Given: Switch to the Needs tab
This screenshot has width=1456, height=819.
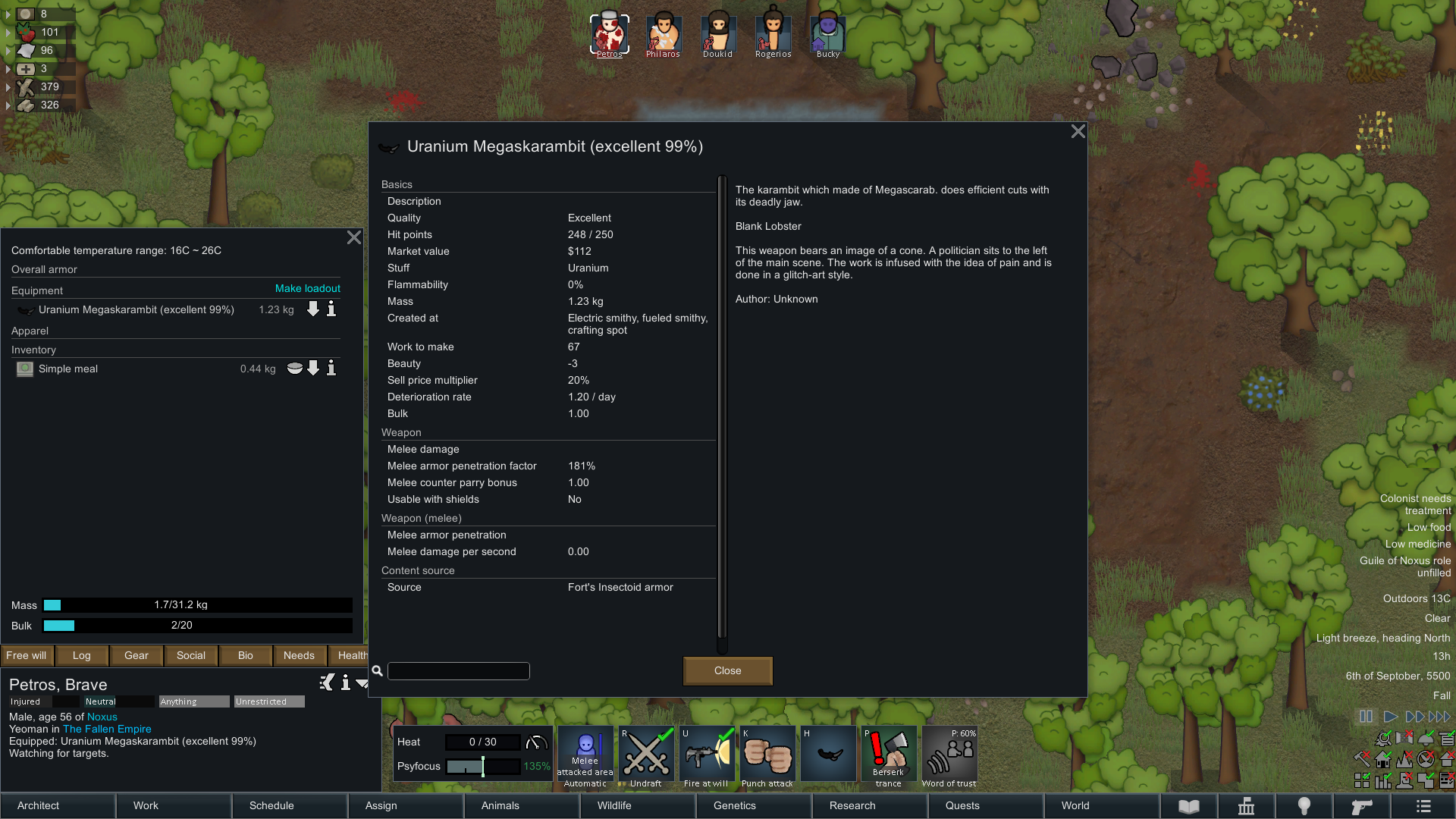Looking at the screenshot, I should point(299,655).
